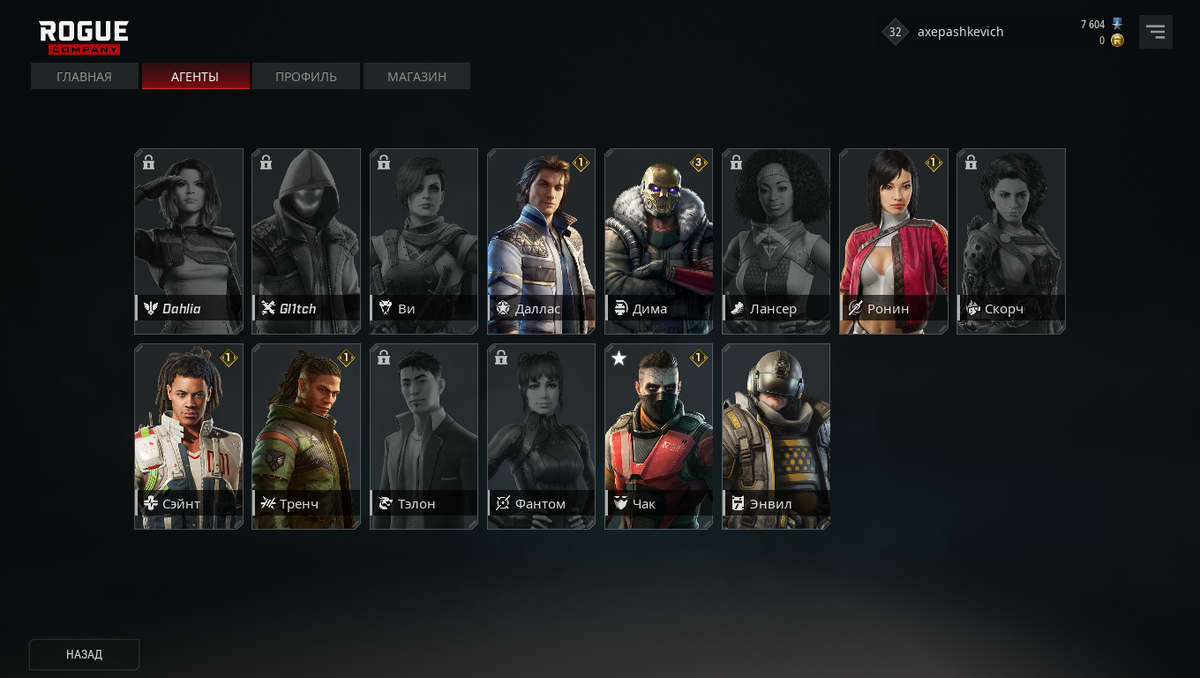Select the Дима agent card
Screen dimensions: 1200x678
658,241
